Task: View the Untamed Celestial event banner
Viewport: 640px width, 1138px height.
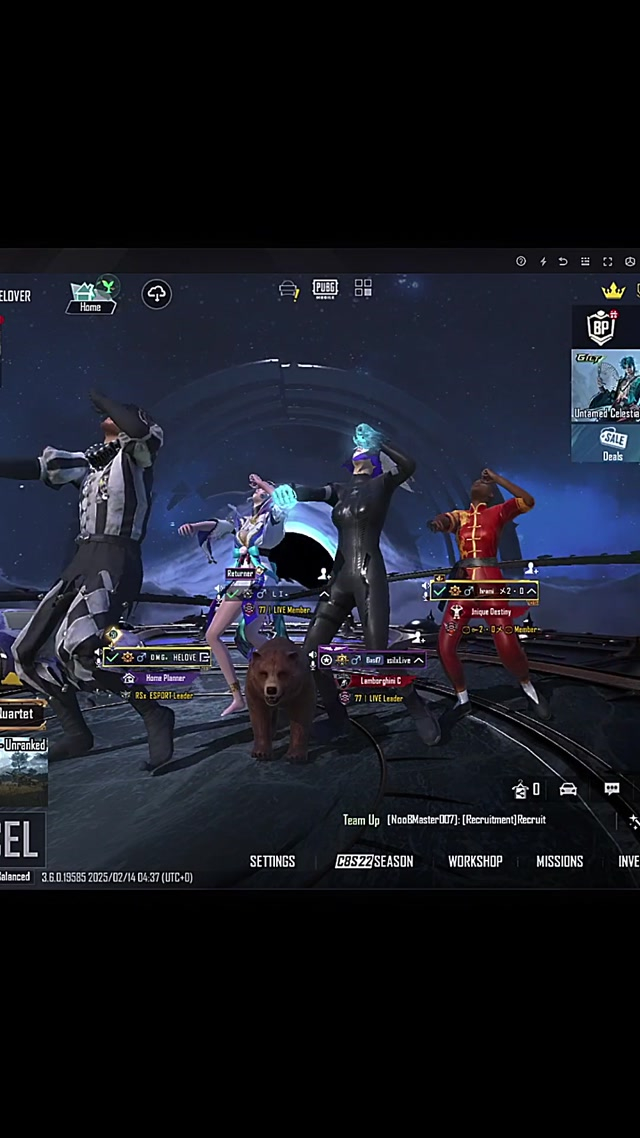Action: (606, 385)
